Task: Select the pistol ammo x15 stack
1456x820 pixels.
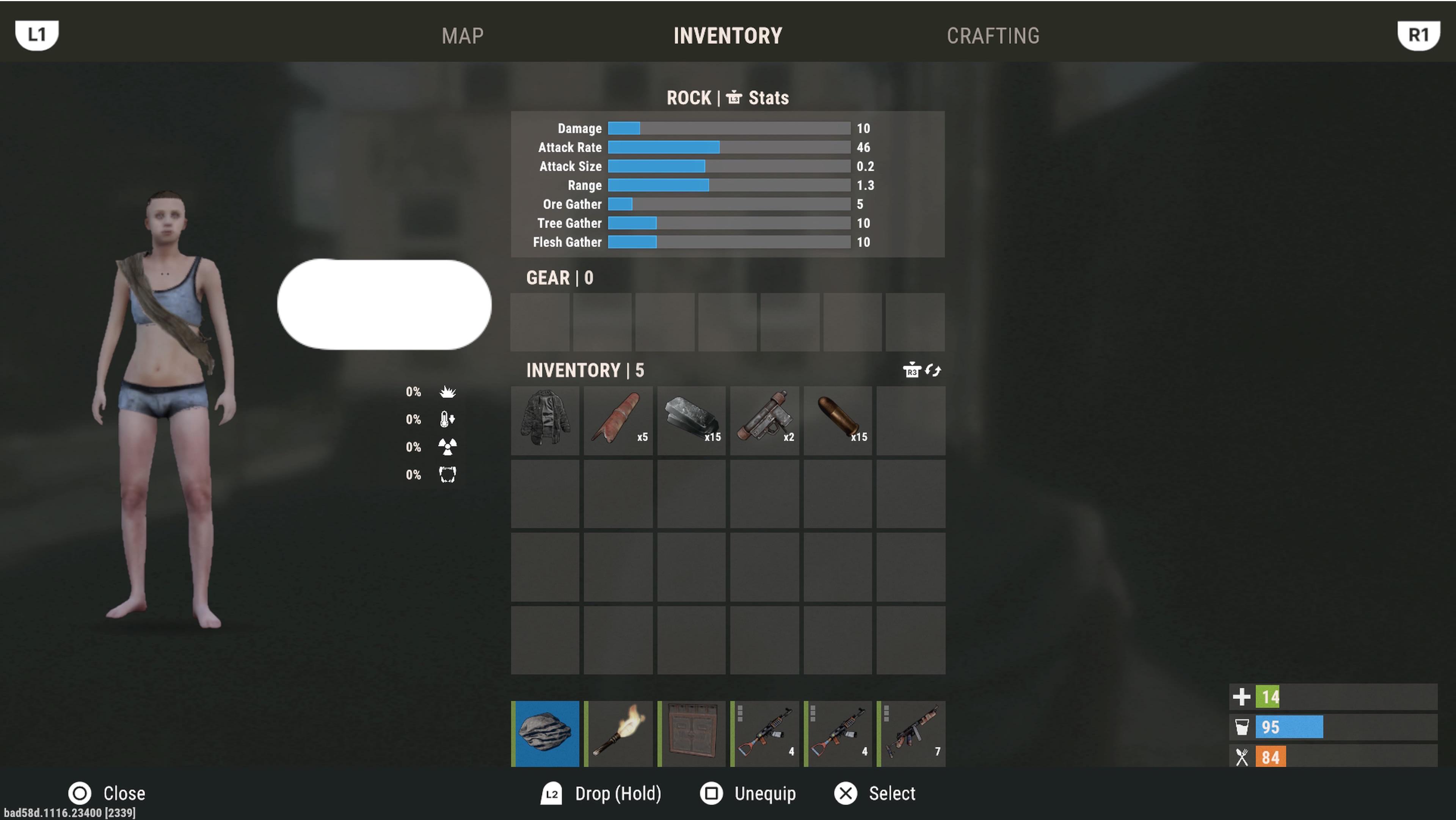Action: (x=838, y=420)
